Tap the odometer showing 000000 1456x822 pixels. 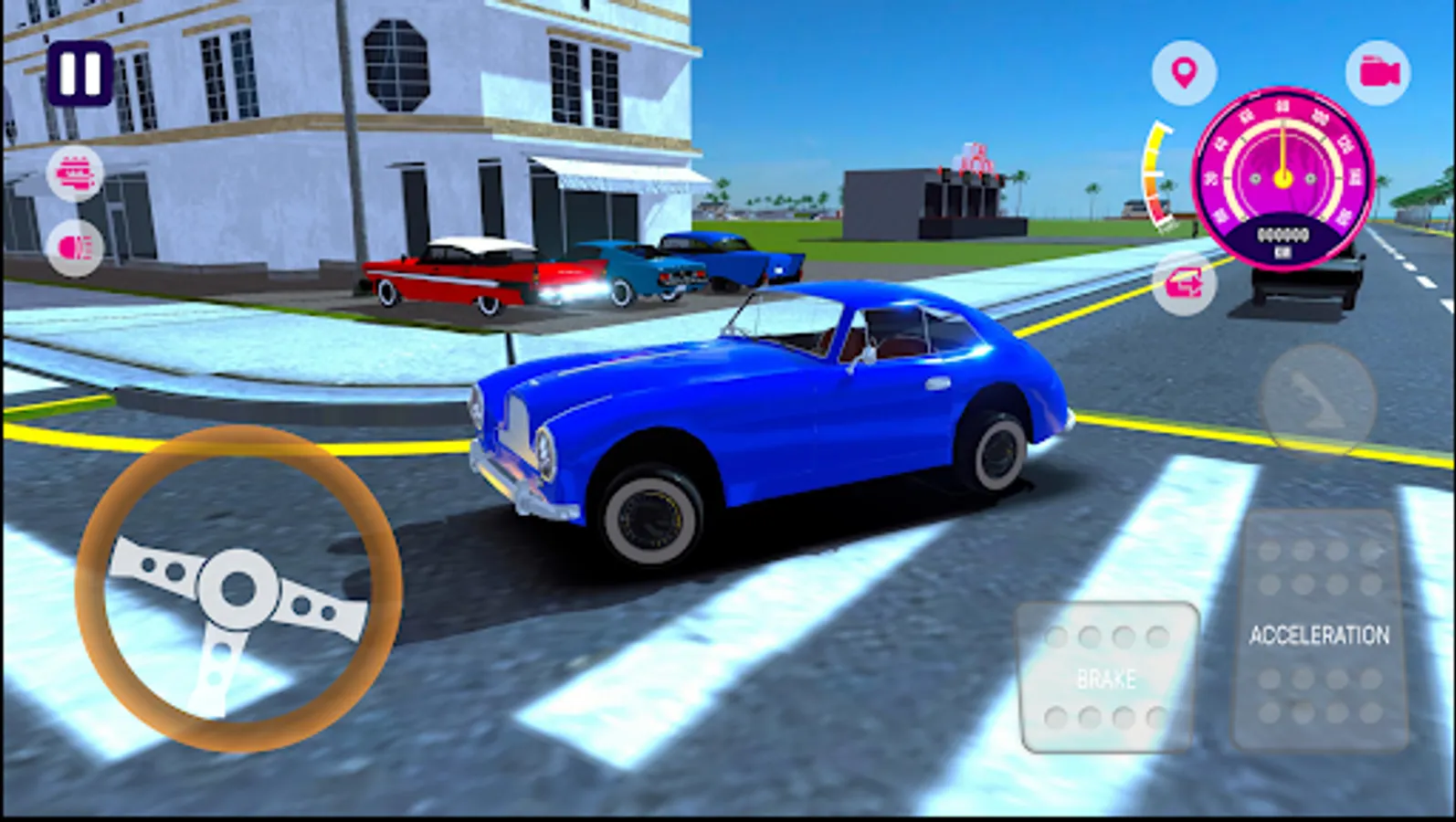[1284, 234]
